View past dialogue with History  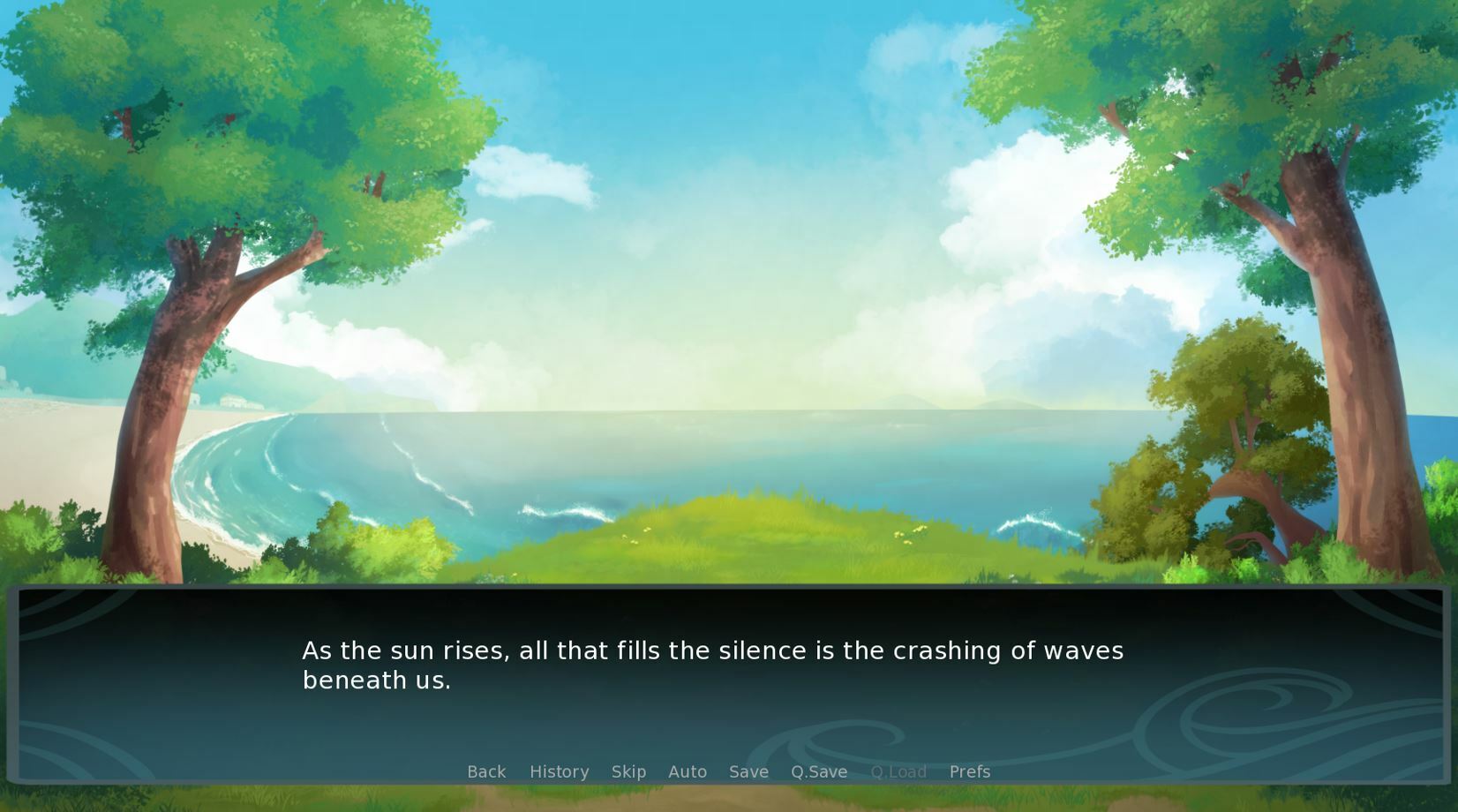559,771
